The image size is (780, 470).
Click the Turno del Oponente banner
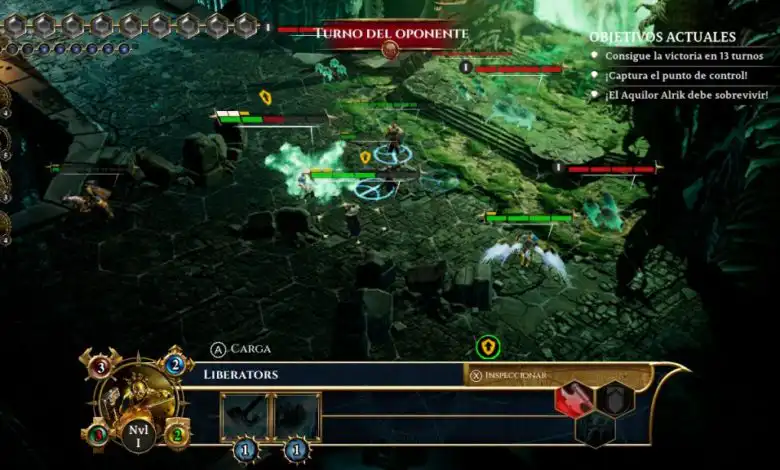click(x=391, y=34)
